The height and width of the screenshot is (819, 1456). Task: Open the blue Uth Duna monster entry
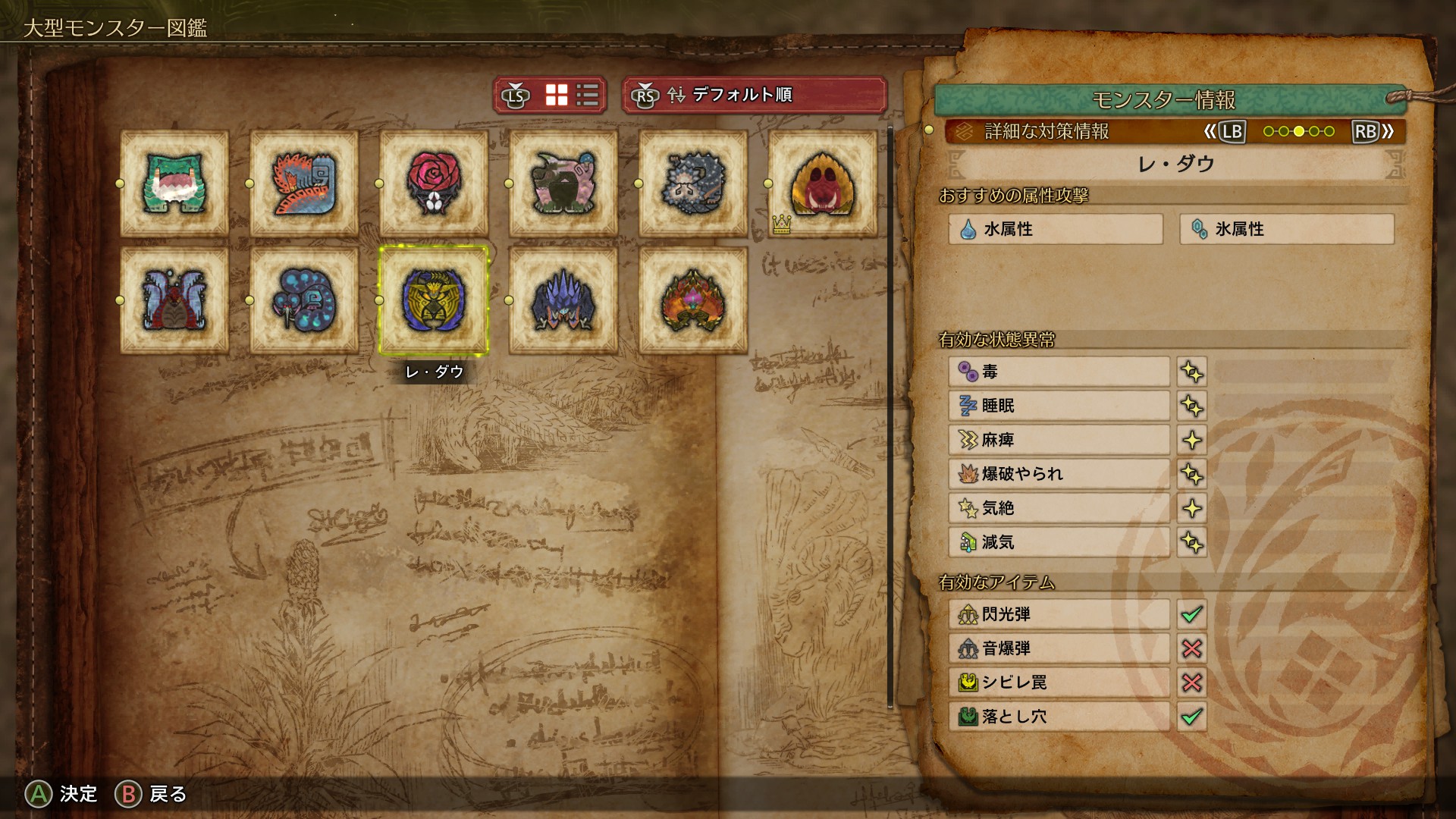click(174, 300)
